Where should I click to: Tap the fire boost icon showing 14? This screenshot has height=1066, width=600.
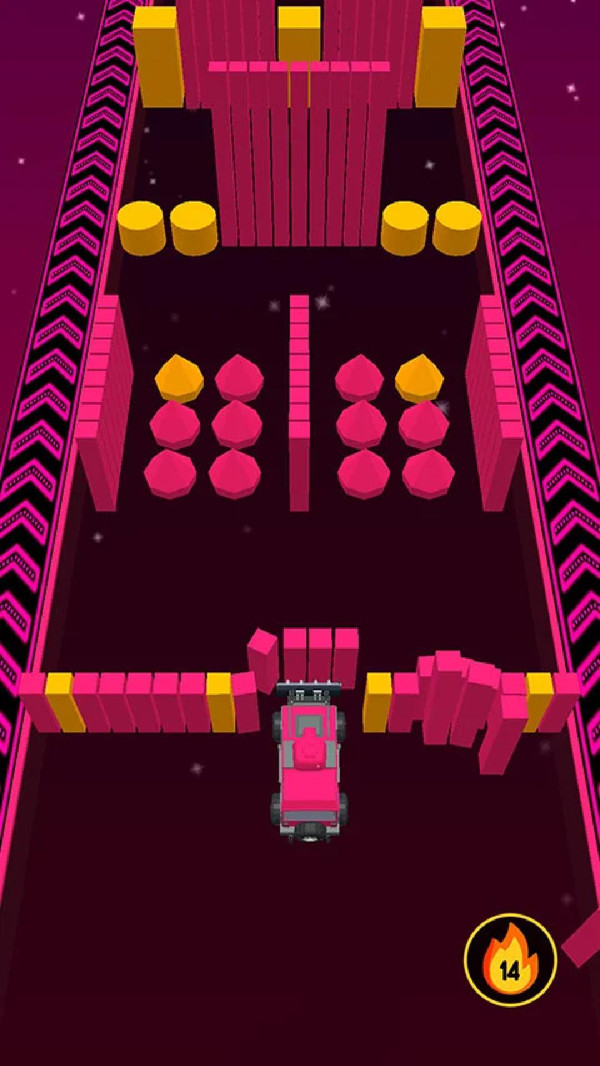510,960
